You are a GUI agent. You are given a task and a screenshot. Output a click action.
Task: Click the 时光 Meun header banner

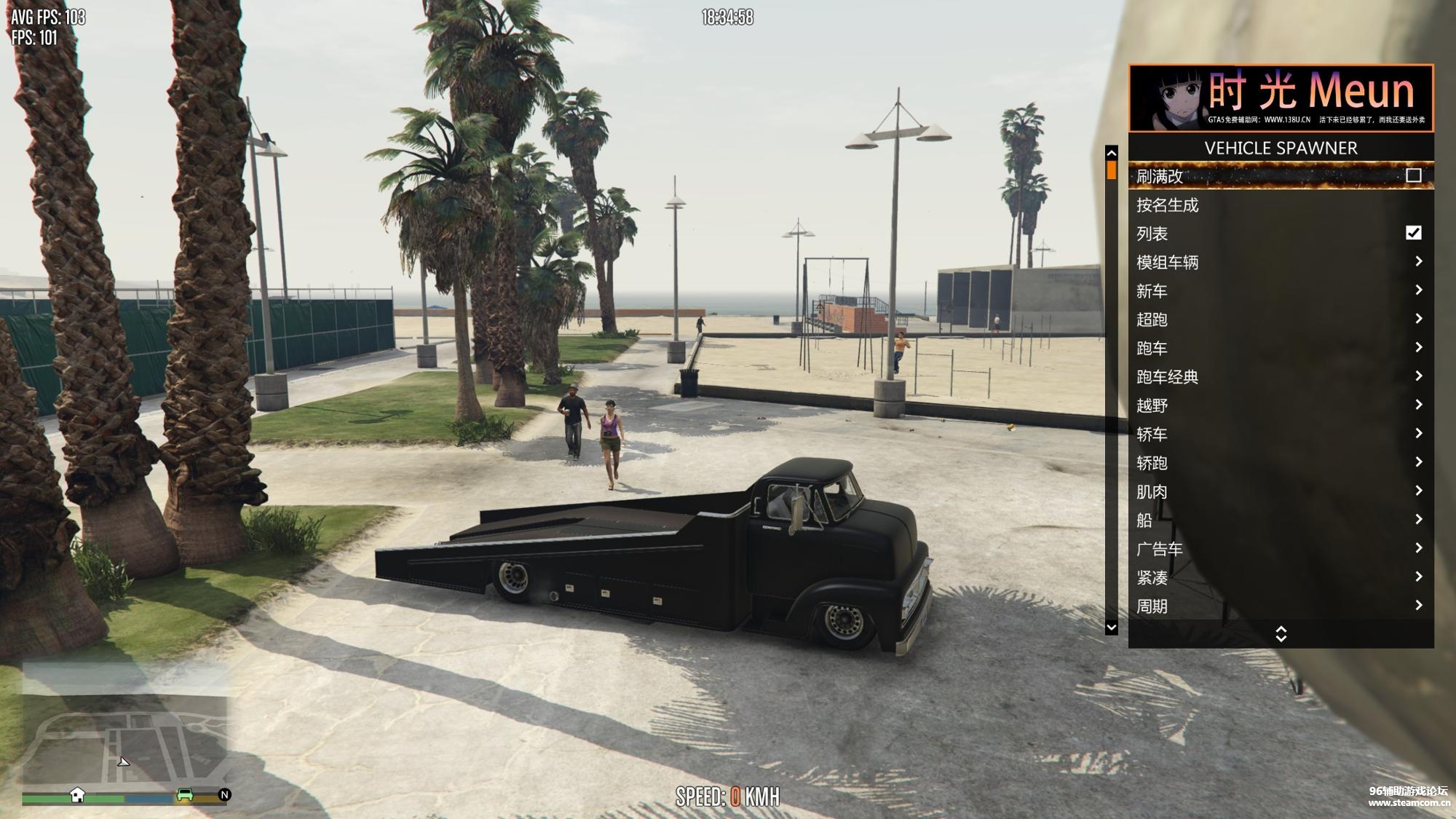pos(1281,98)
